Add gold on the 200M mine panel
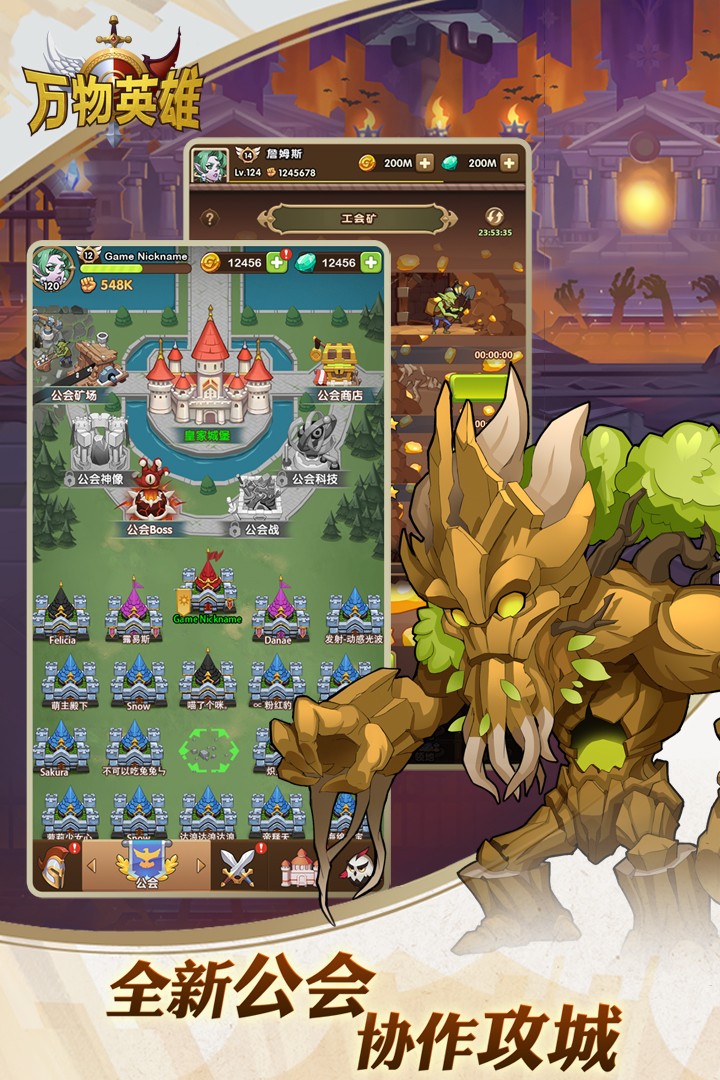 (425, 163)
